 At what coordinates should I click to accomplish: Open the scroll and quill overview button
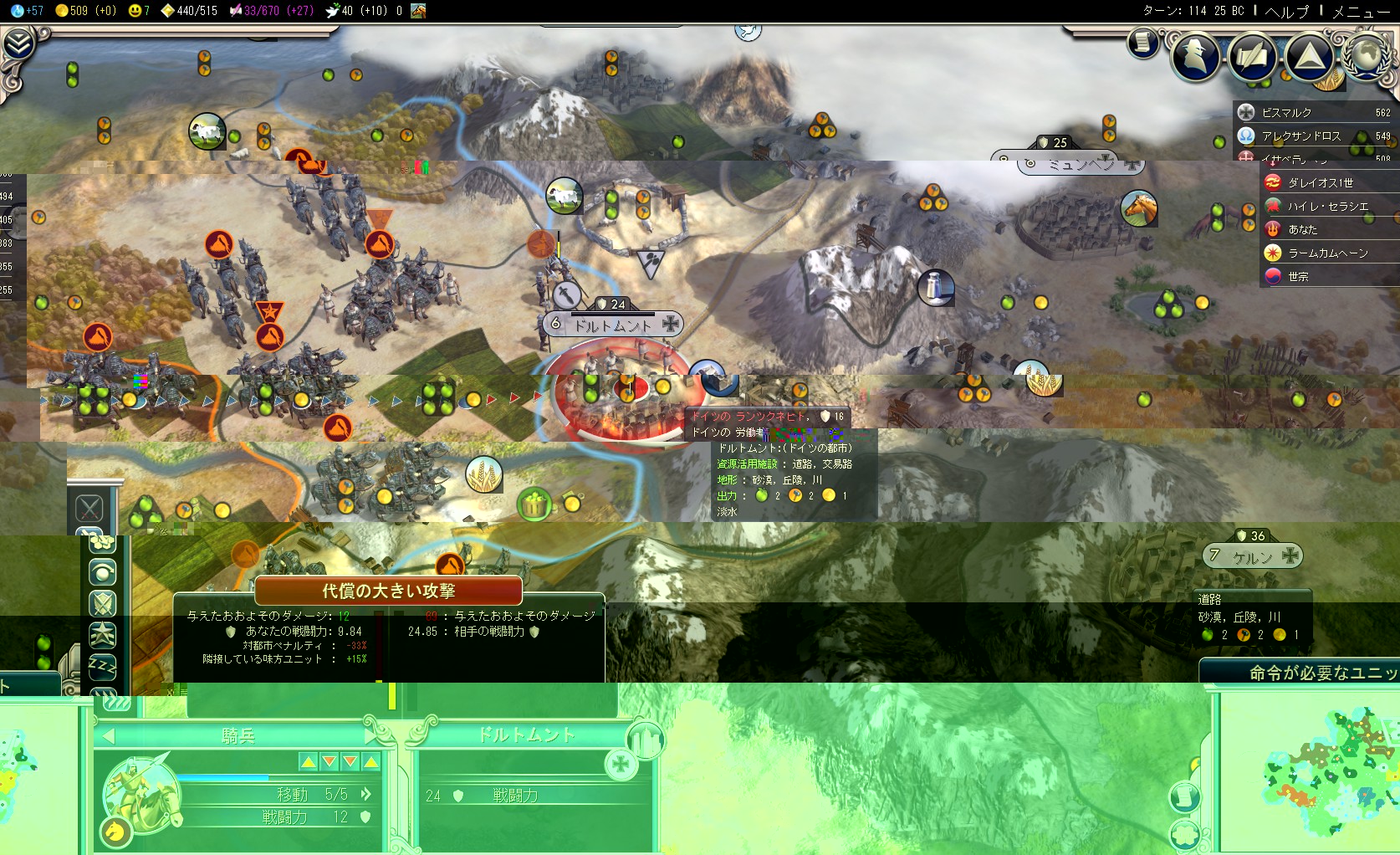point(1252,57)
